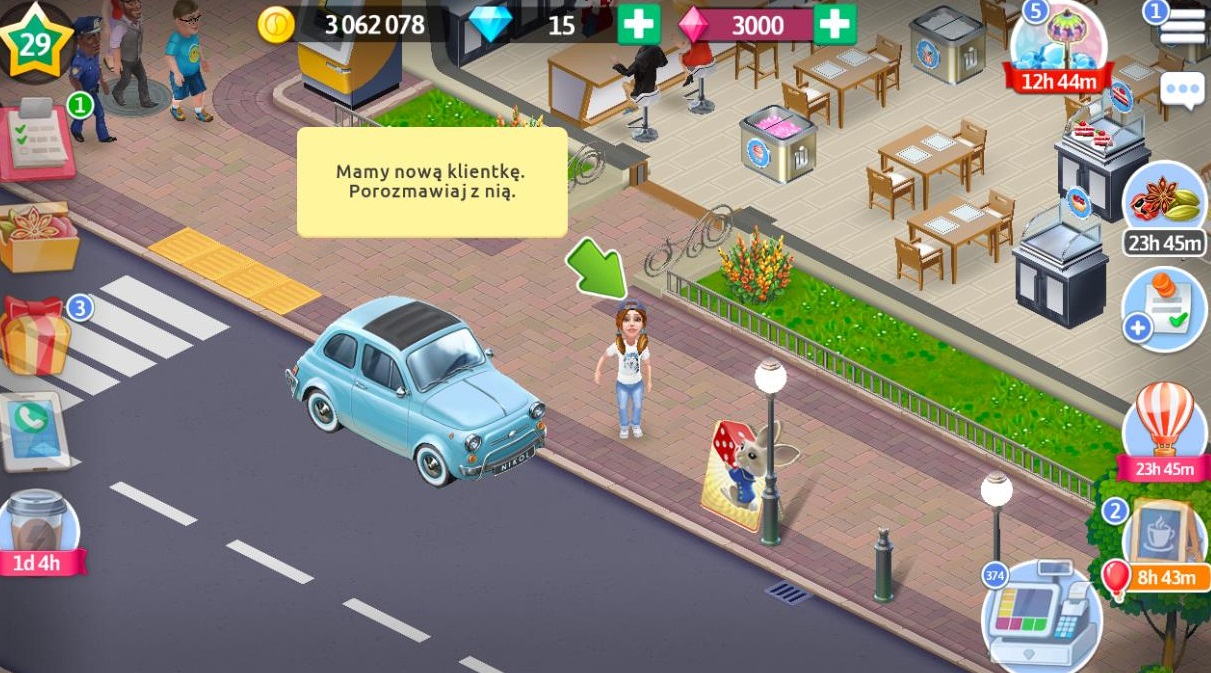Open the hamburger main menu

coord(1182,26)
